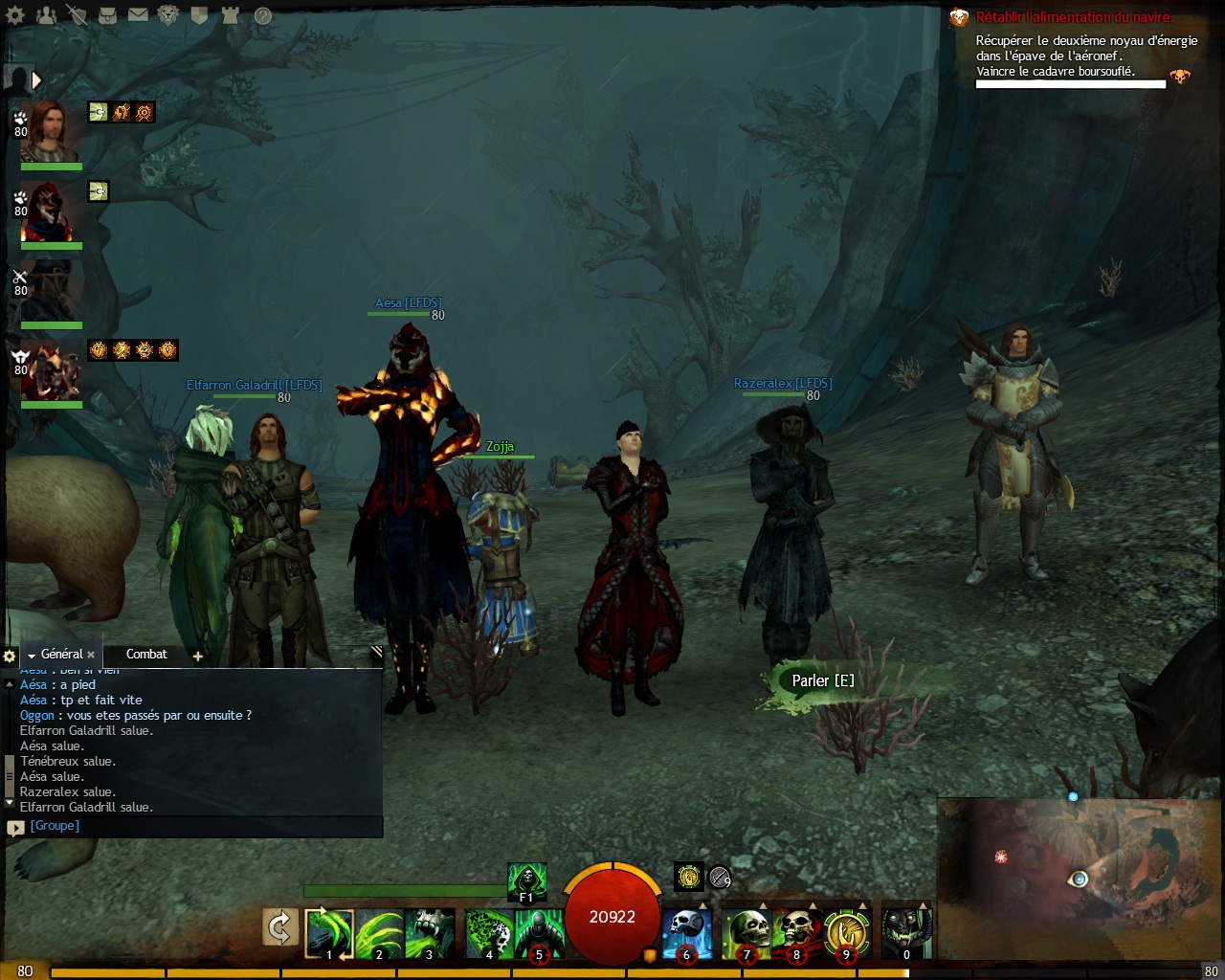Open the lion head trading post icon
1225x980 pixels.
(168, 14)
